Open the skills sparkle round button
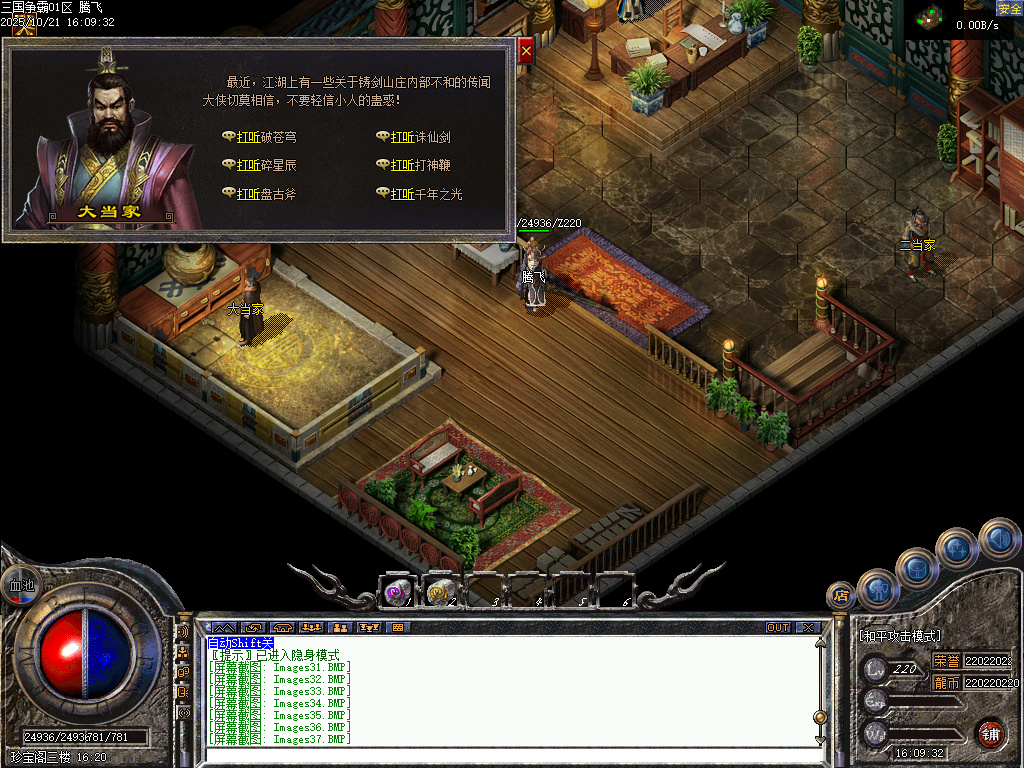 click(x=957, y=548)
